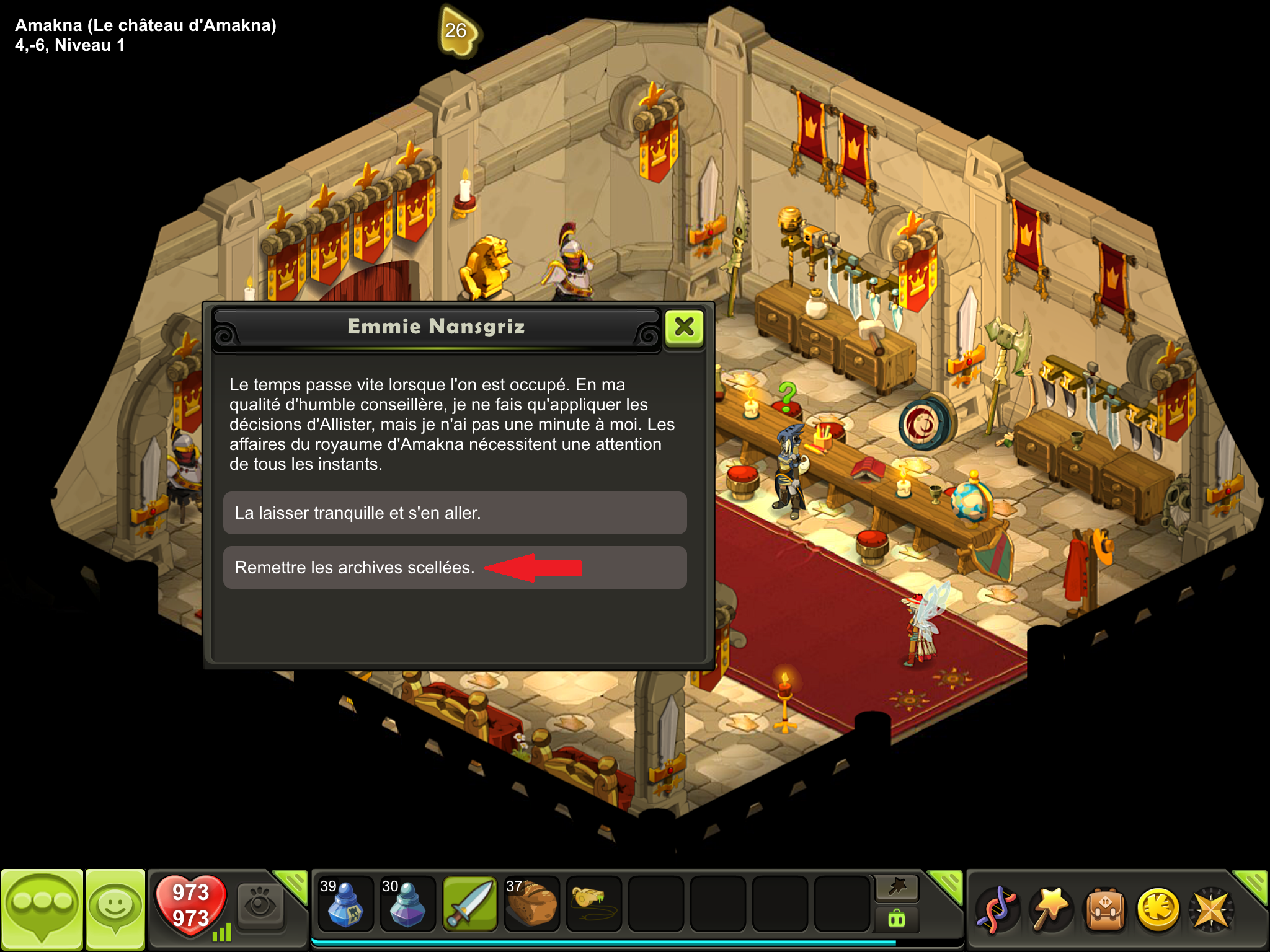Image resolution: width=1270 pixels, height=952 pixels.
Task: Choose "La laisser tranquille et s'en aller"
Action: 455,513
